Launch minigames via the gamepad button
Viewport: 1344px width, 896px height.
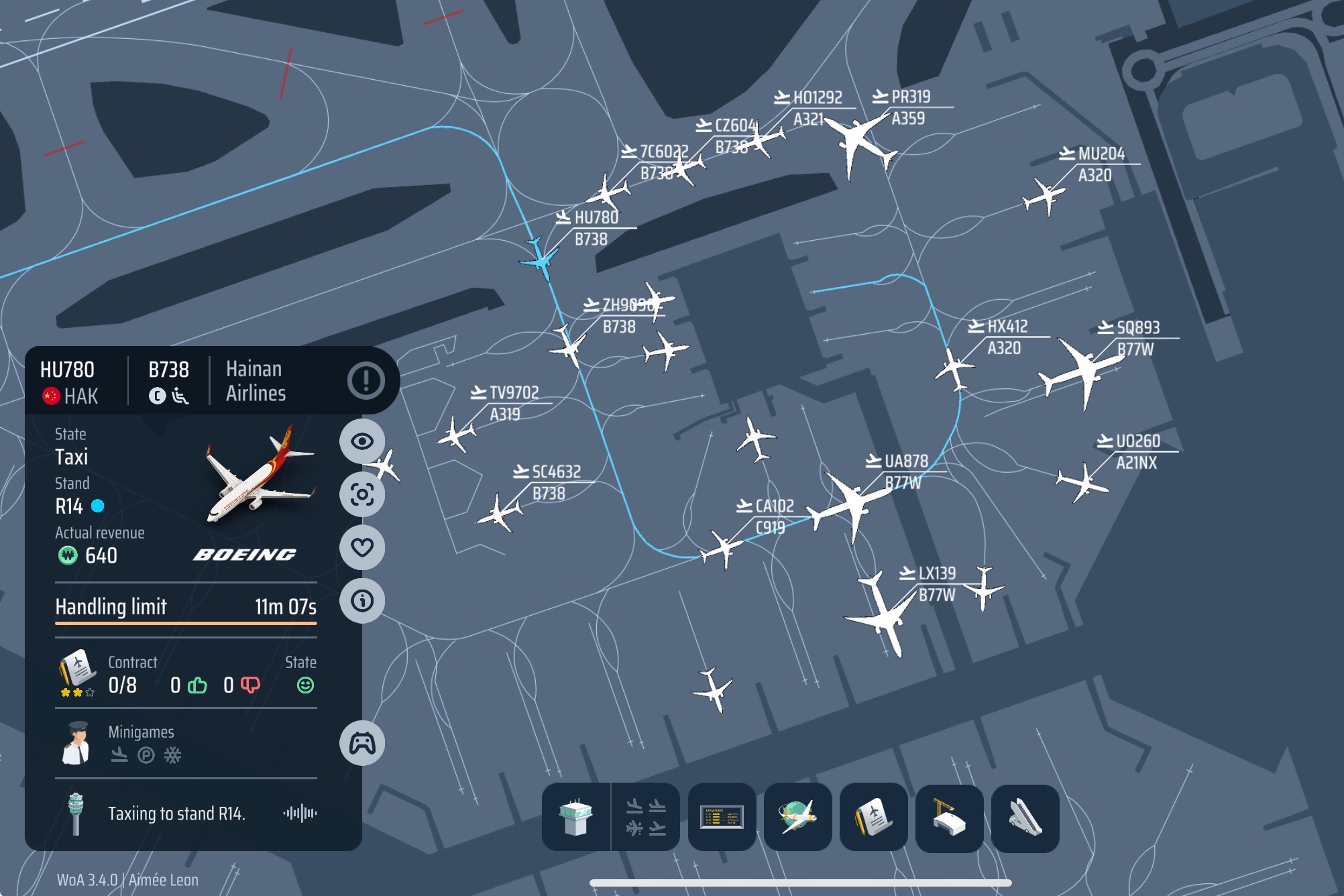362,743
